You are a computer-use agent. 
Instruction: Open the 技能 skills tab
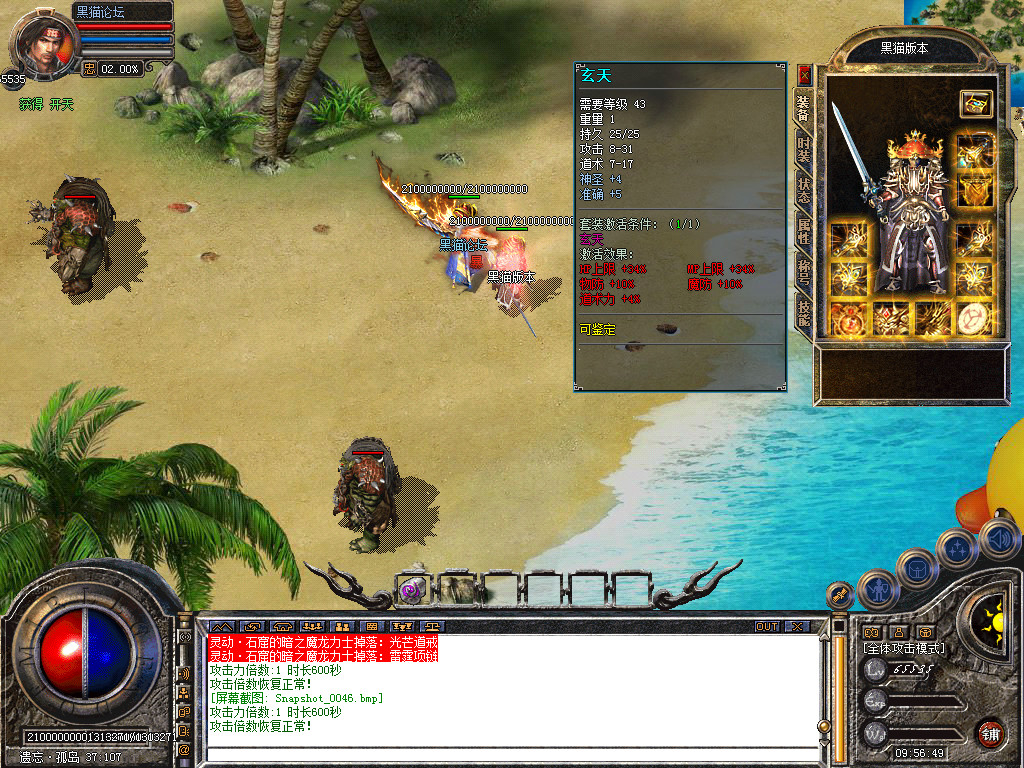click(803, 312)
